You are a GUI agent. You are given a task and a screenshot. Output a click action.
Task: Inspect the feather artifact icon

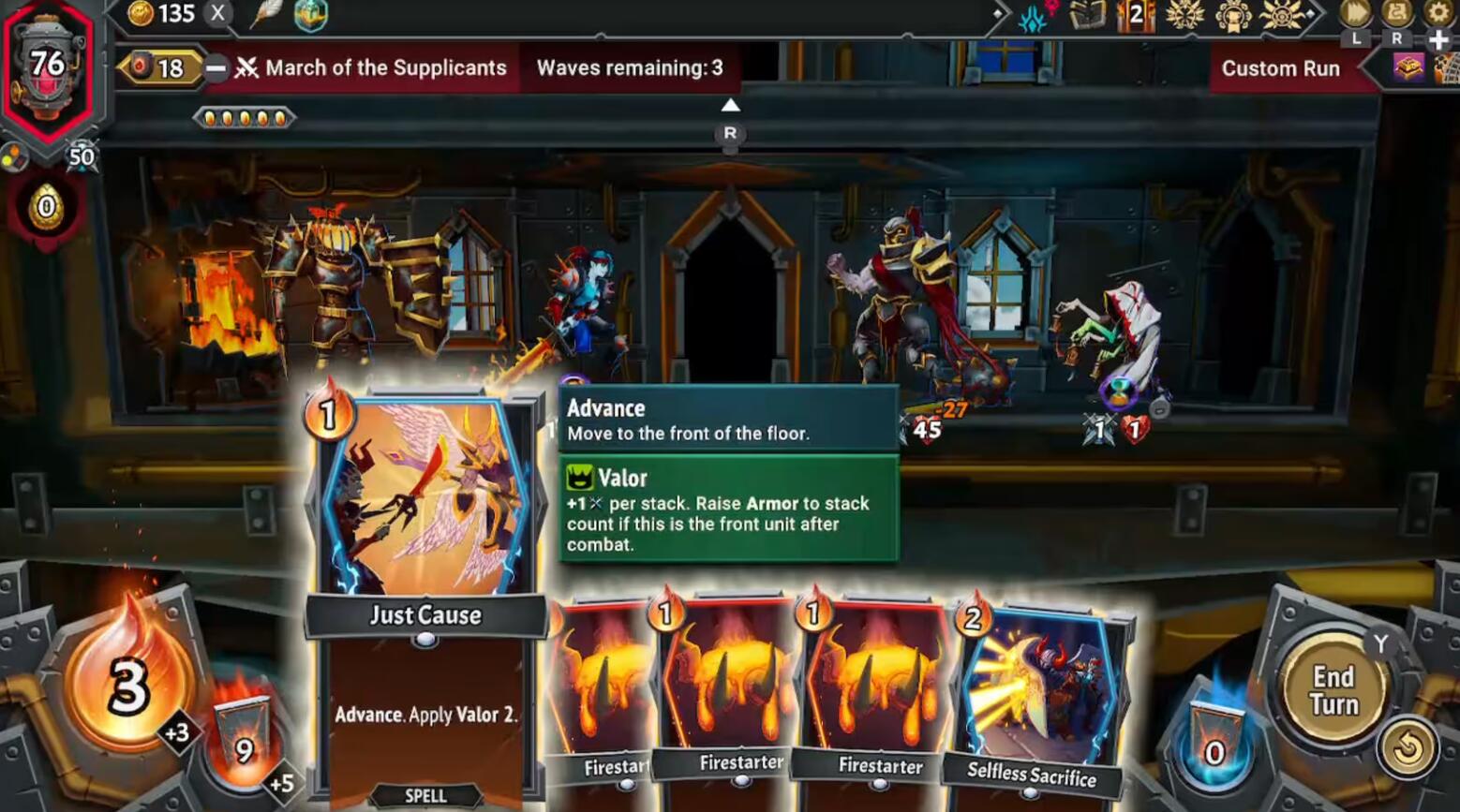267,14
